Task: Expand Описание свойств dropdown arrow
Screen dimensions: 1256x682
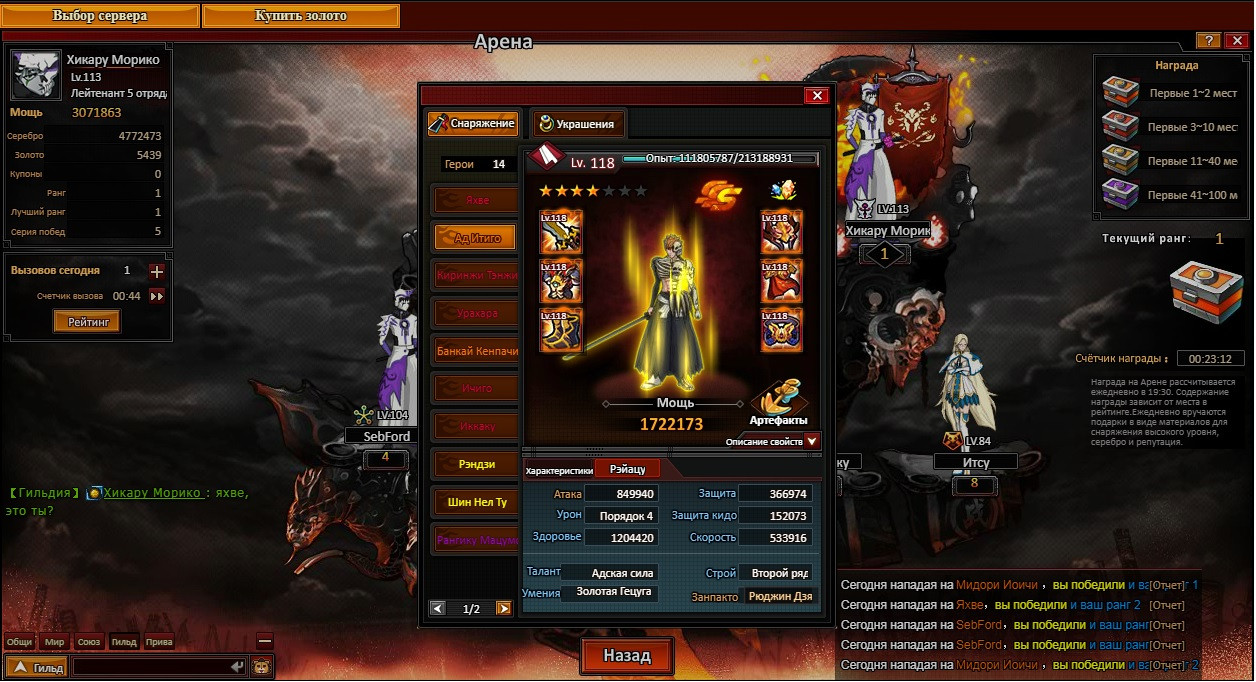Action: pos(812,441)
